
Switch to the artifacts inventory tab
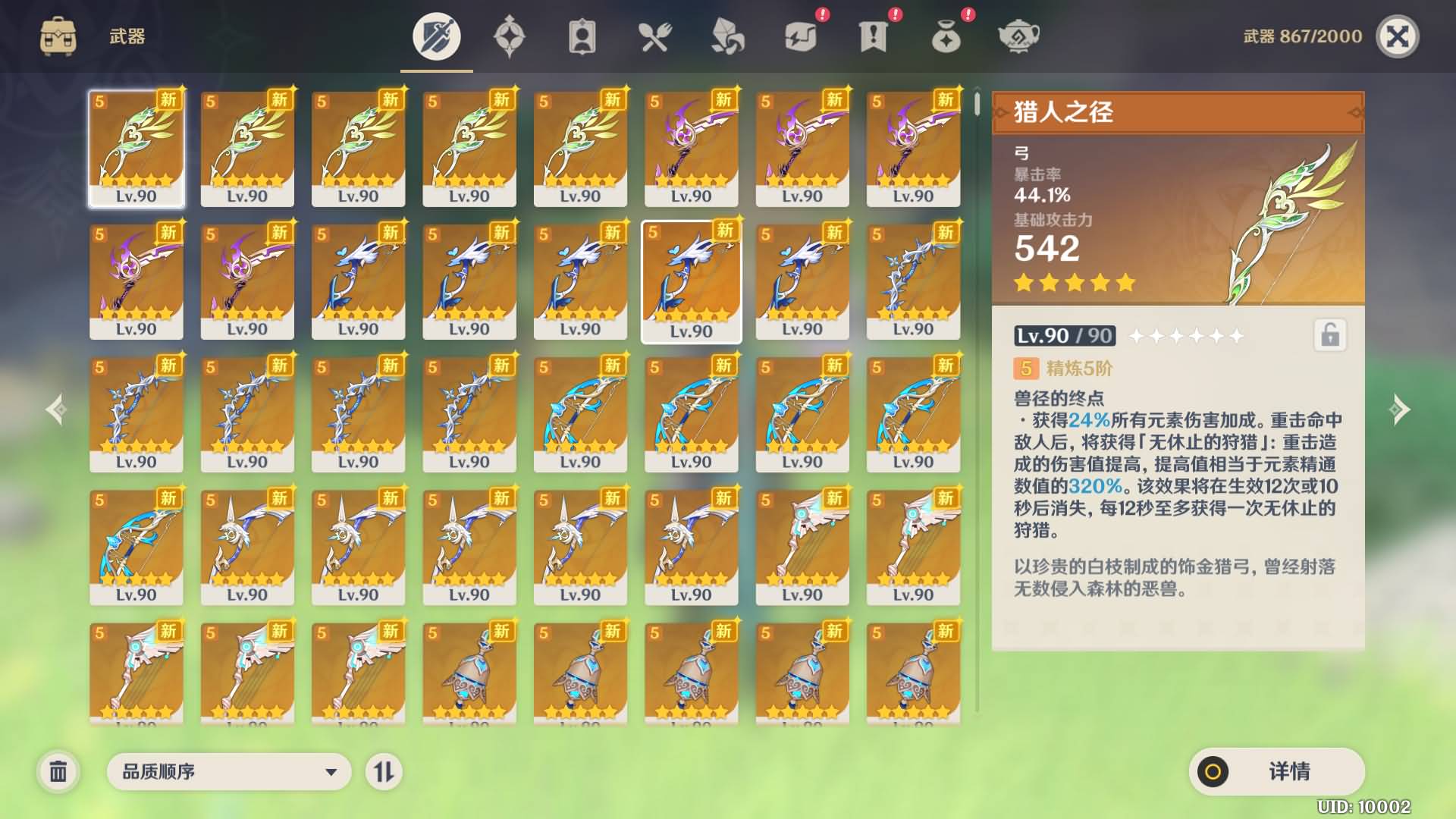coord(510,36)
